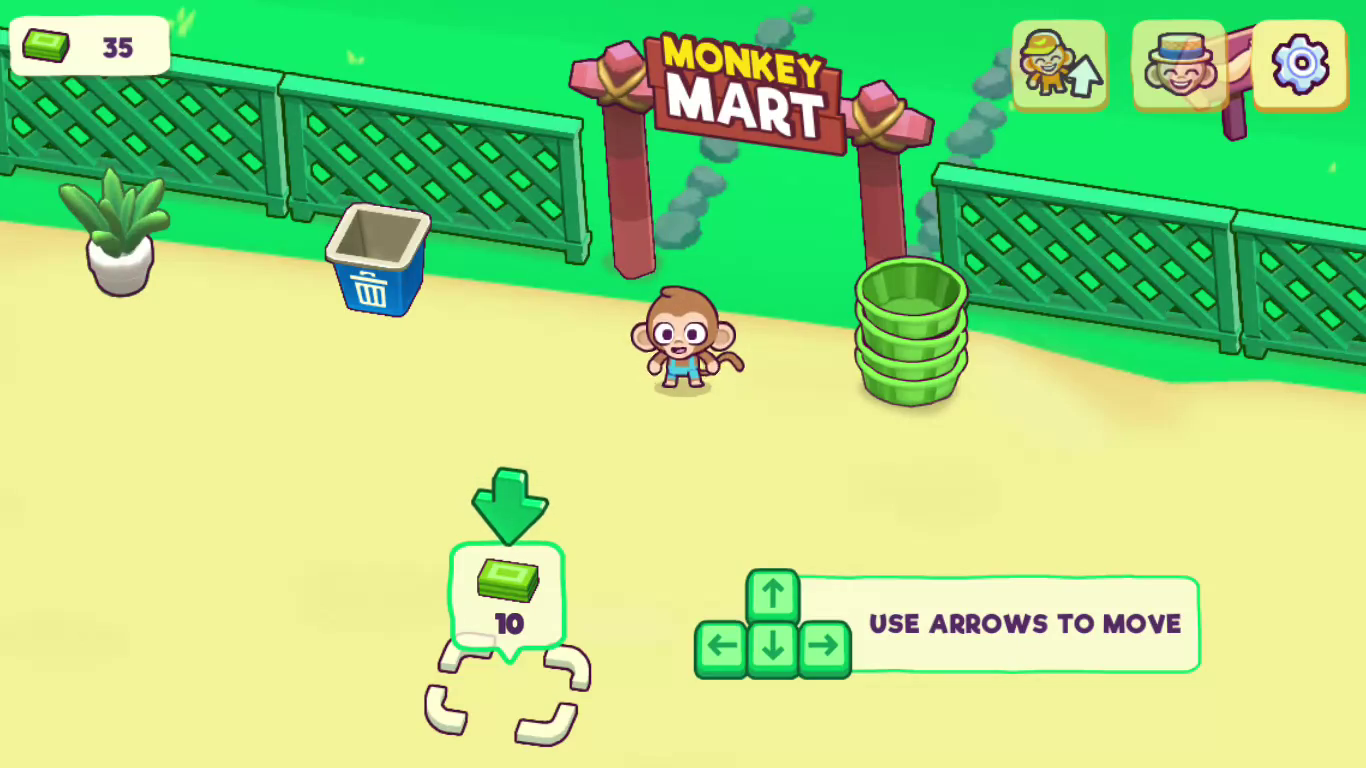
Task: Click the potted plant decoration
Action: (x=118, y=235)
